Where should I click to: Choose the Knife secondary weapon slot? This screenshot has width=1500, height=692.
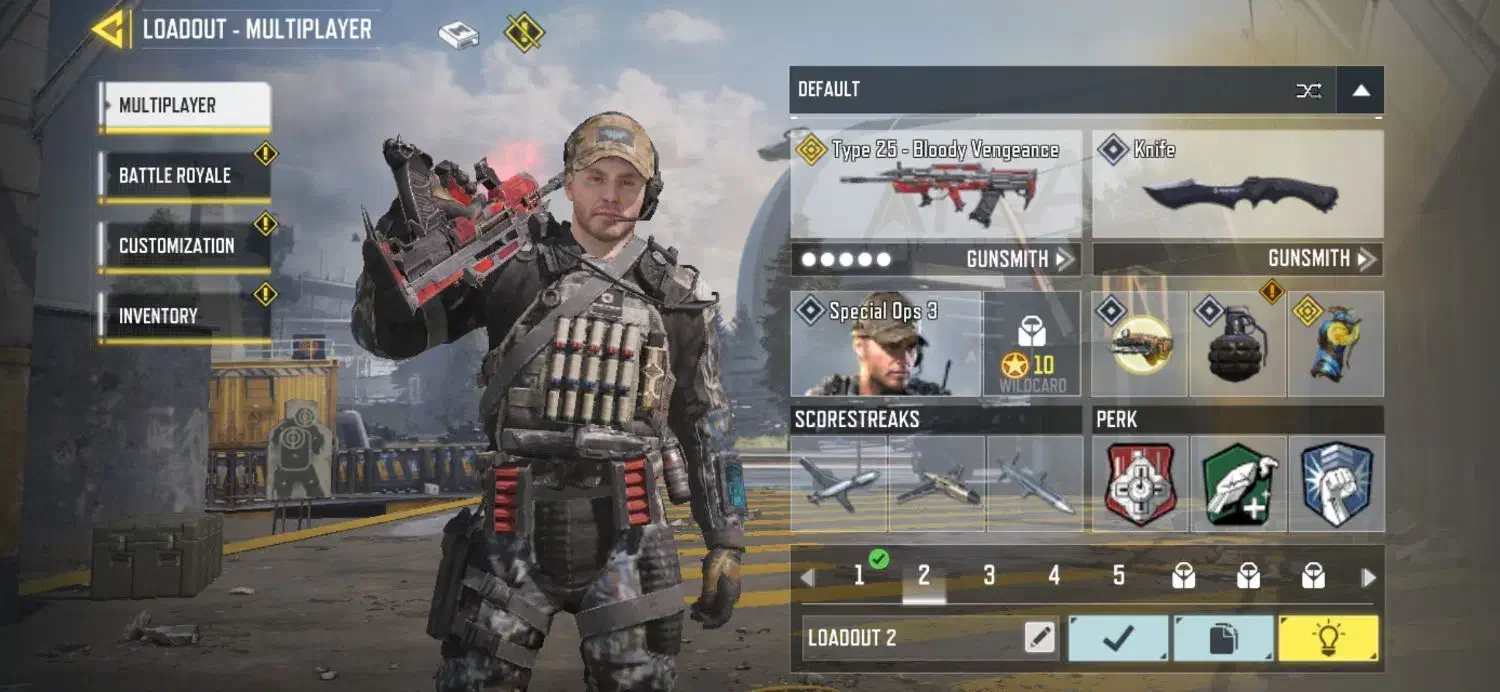pyautogui.click(x=1238, y=184)
